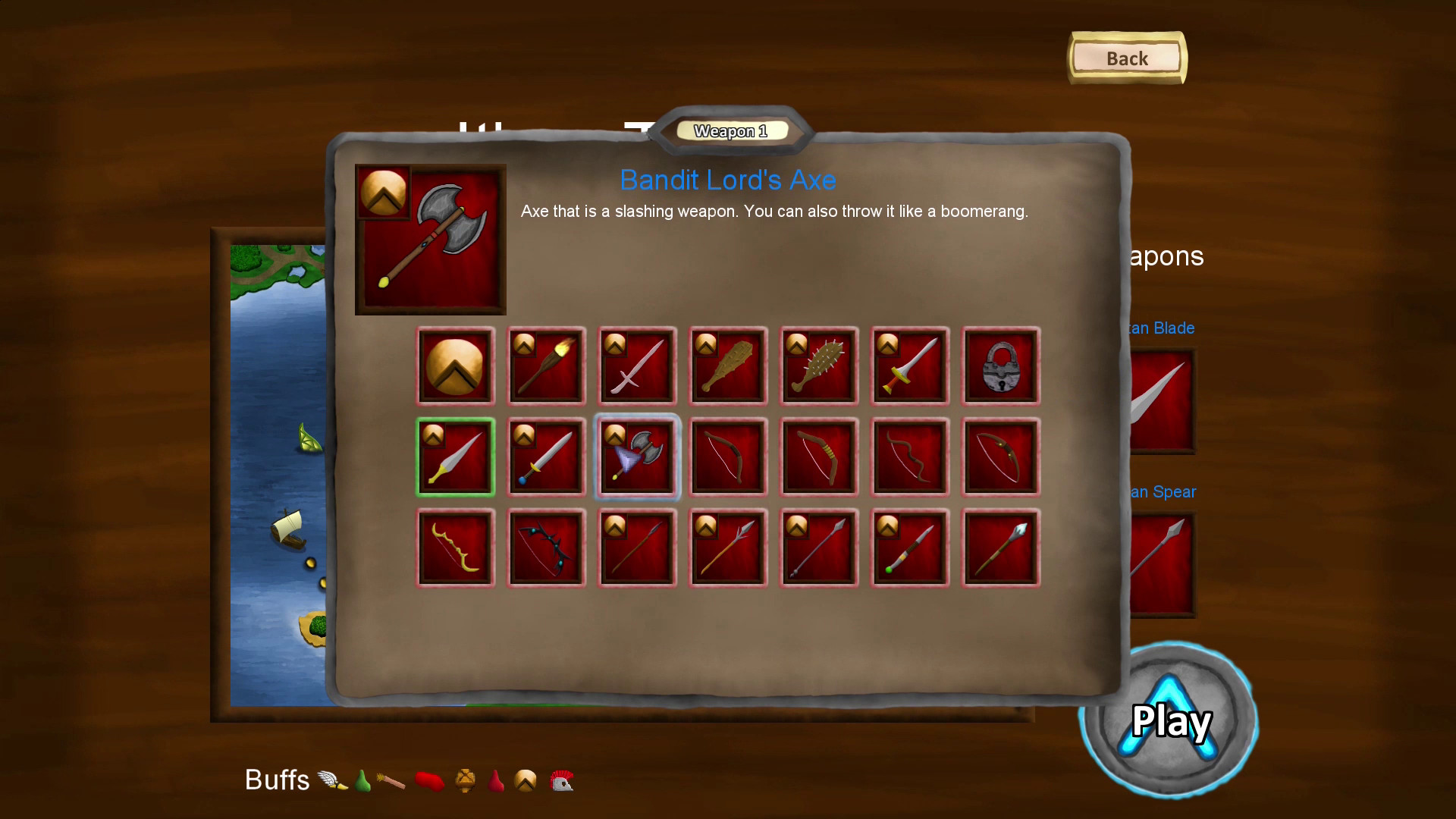This screenshot has width=1456, height=819.
Task: Select the green-highlighted equipped dagger
Action: (455, 457)
